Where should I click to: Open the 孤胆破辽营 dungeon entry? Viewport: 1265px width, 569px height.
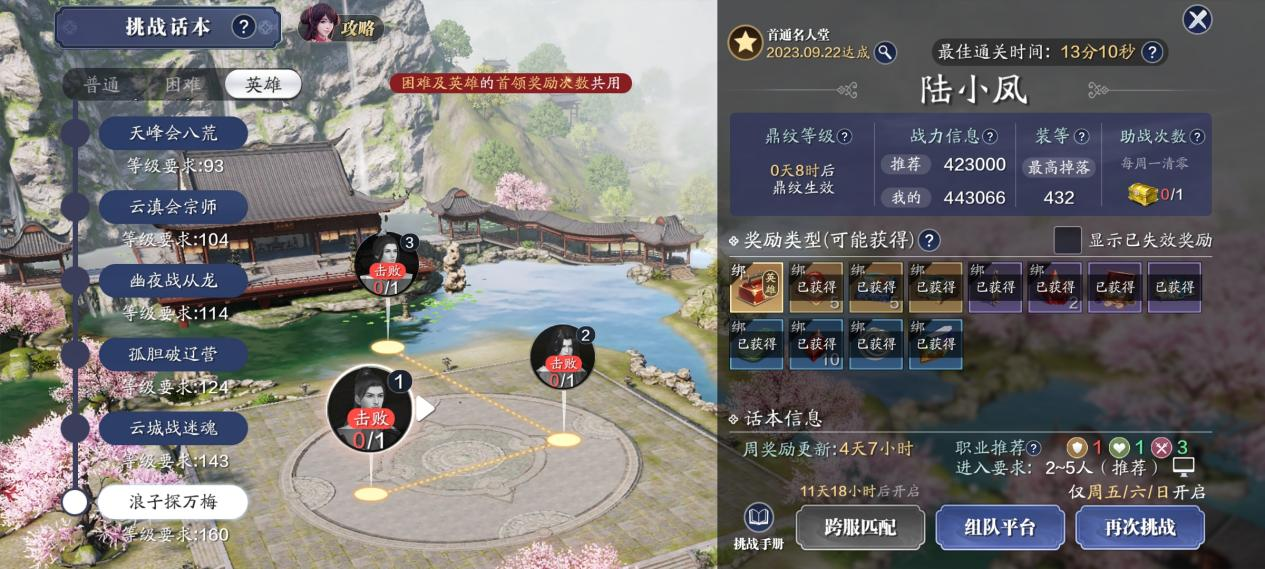coord(173,354)
